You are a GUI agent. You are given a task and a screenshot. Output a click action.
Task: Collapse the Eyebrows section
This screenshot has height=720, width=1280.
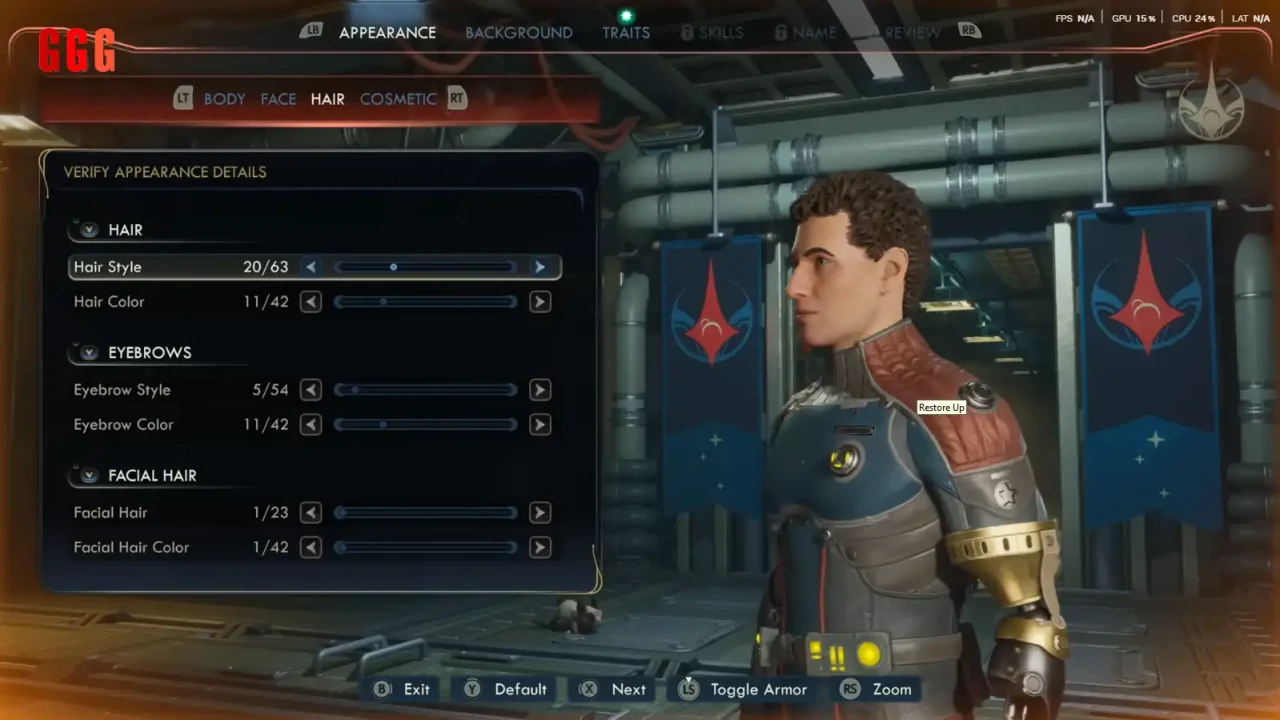click(90, 353)
